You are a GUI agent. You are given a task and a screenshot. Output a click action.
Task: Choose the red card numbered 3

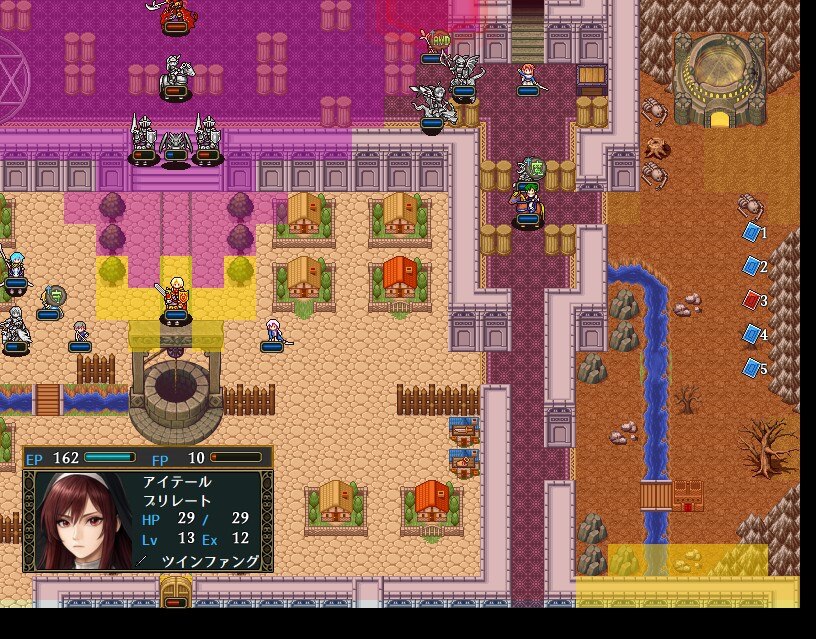(752, 300)
